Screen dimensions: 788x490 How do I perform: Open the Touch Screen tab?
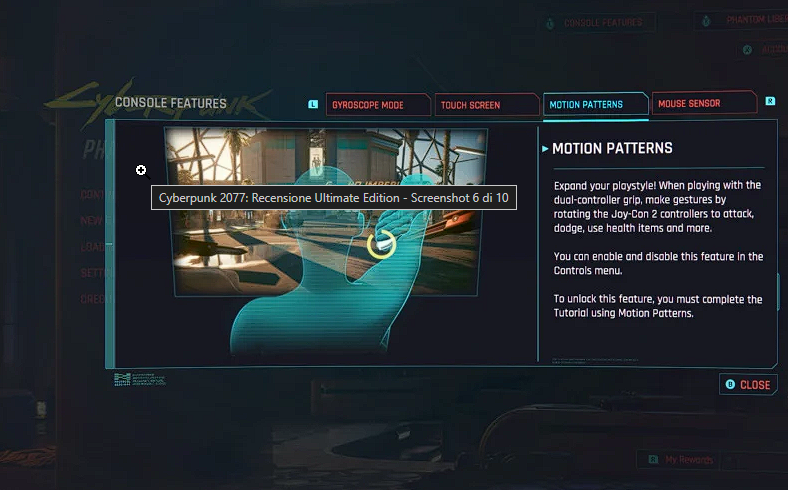tap(487, 104)
